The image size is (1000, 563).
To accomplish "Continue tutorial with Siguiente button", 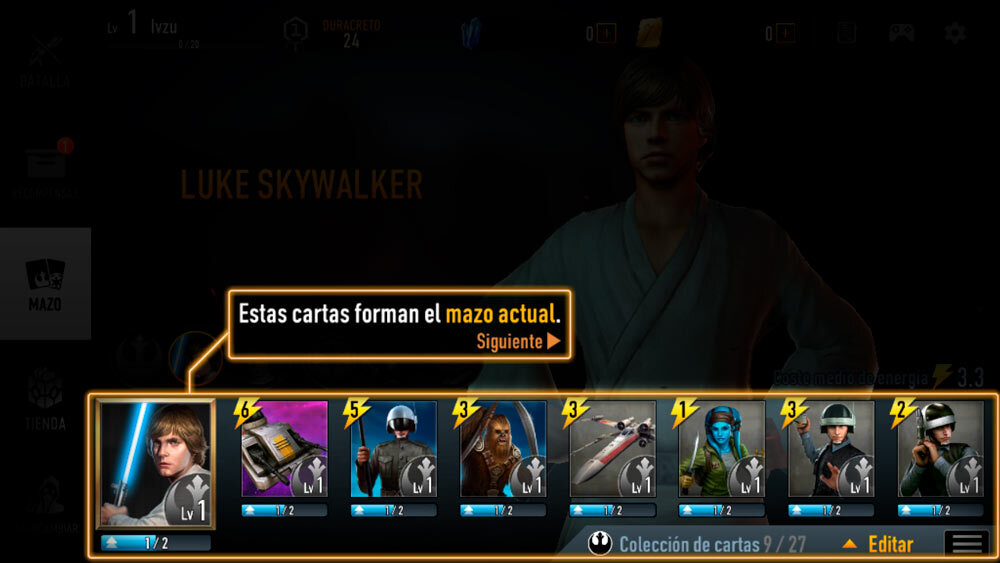I will pyautogui.click(x=518, y=341).
